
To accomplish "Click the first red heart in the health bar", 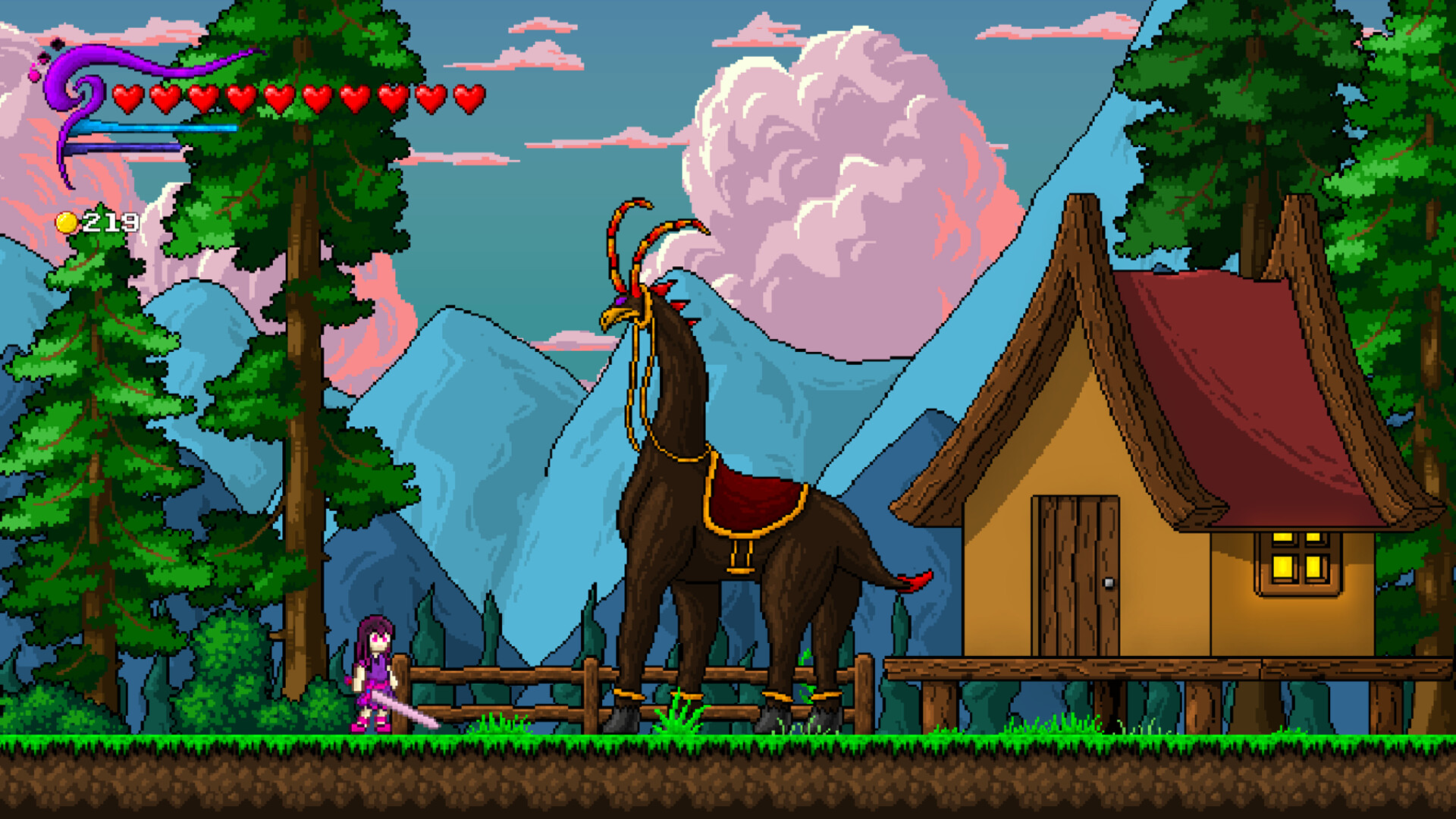I will 129,97.
